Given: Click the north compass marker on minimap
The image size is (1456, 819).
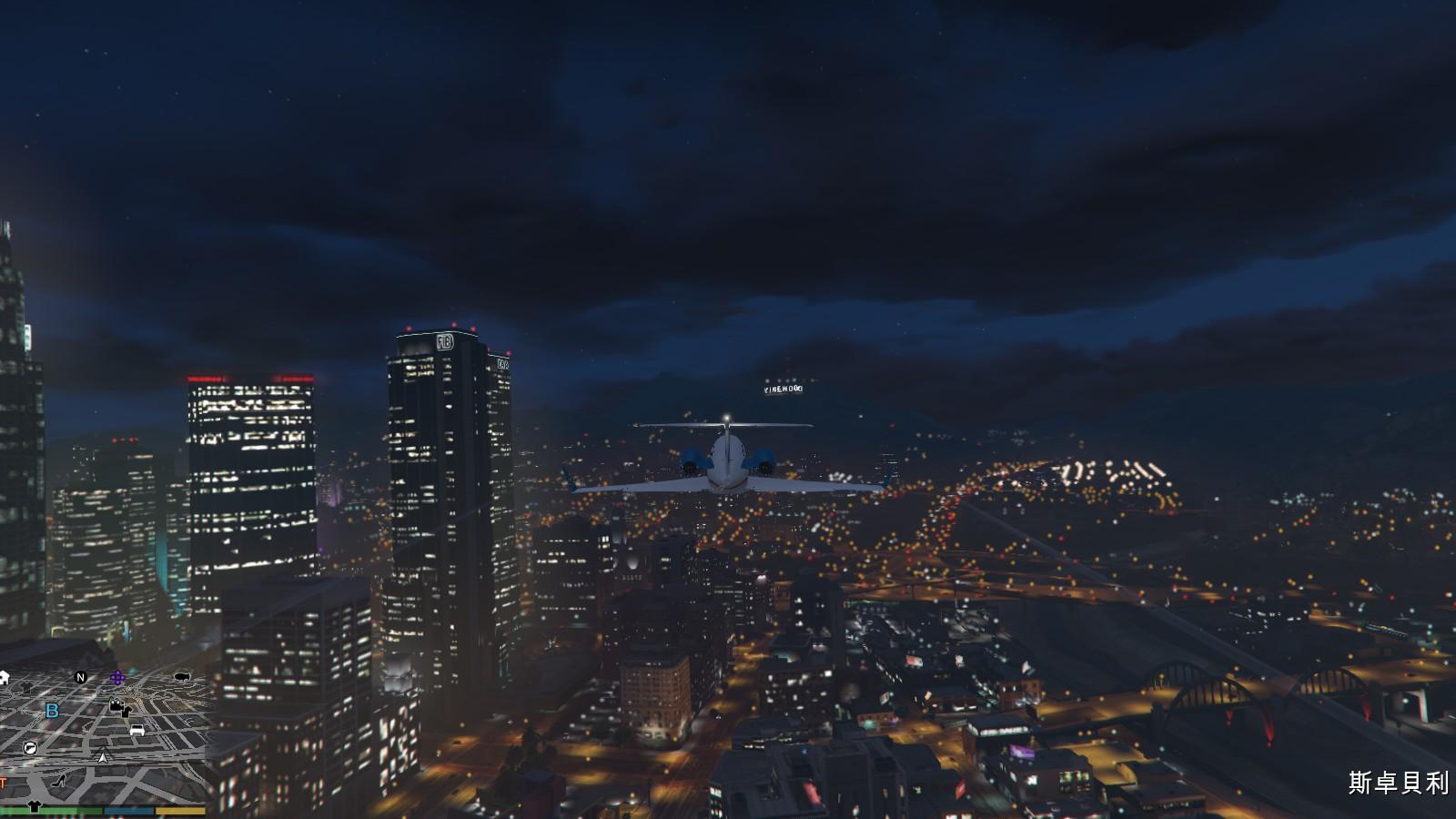Looking at the screenshot, I should (80, 677).
